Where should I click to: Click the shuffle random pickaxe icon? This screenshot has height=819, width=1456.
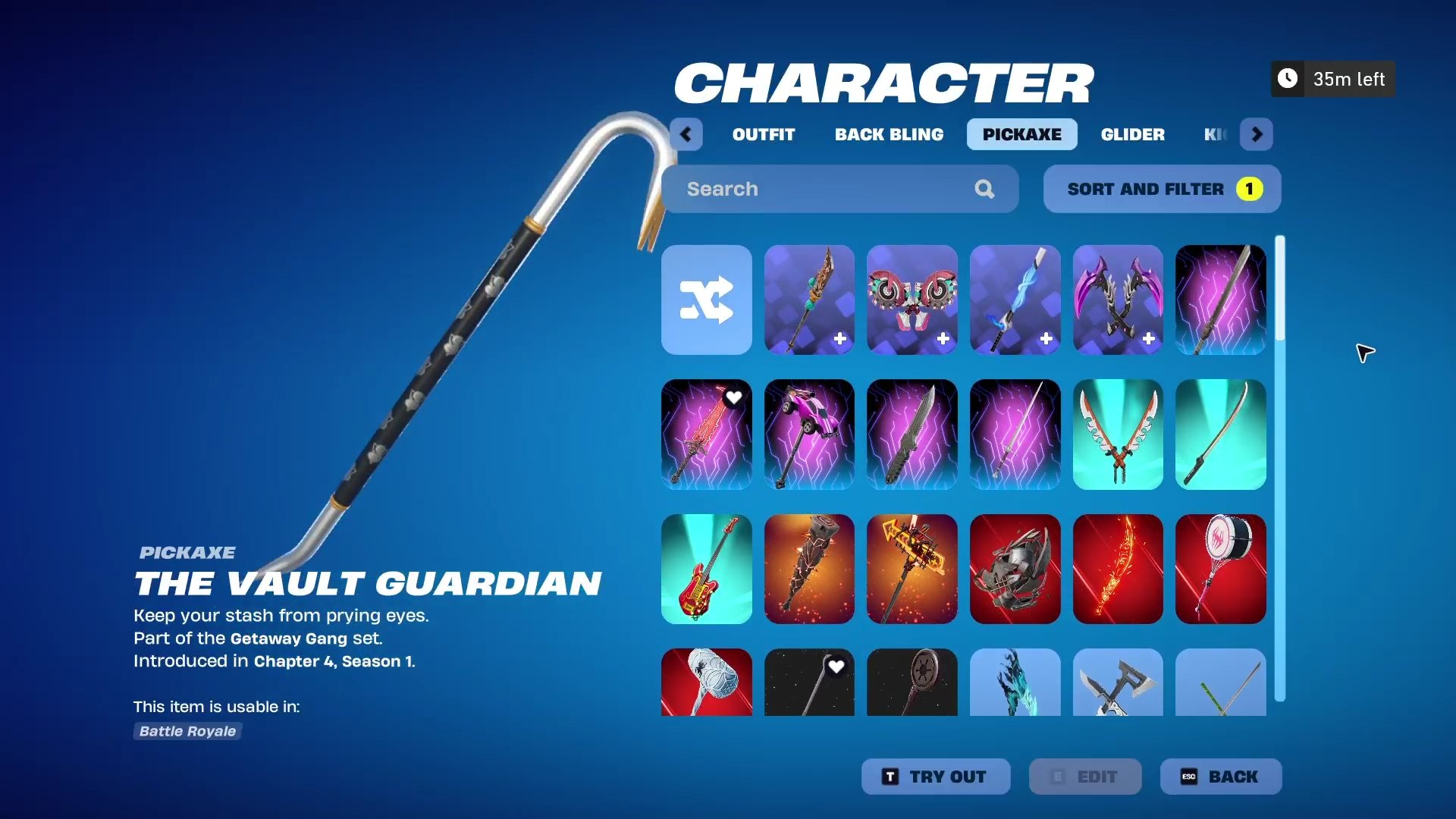coord(706,300)
